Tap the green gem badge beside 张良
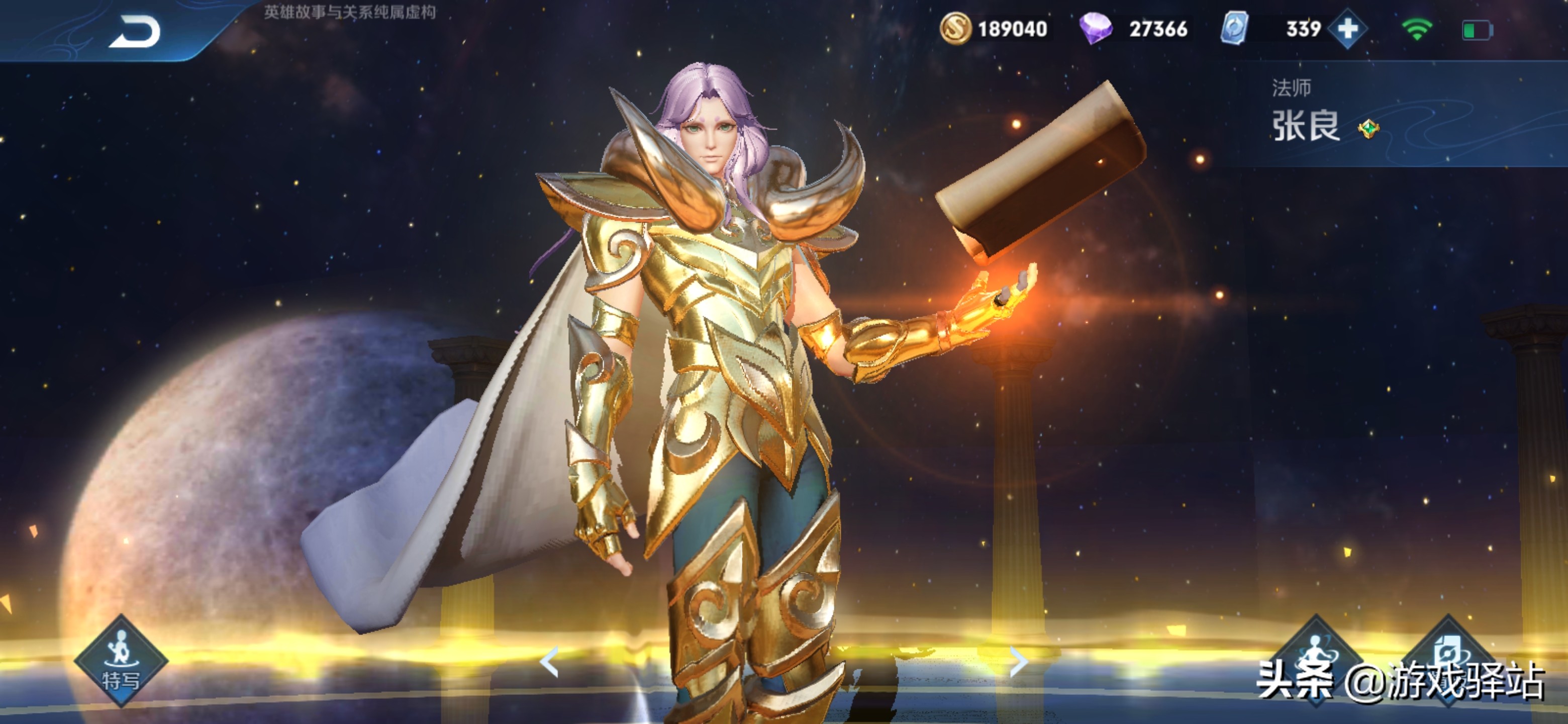 point(1369,129)
